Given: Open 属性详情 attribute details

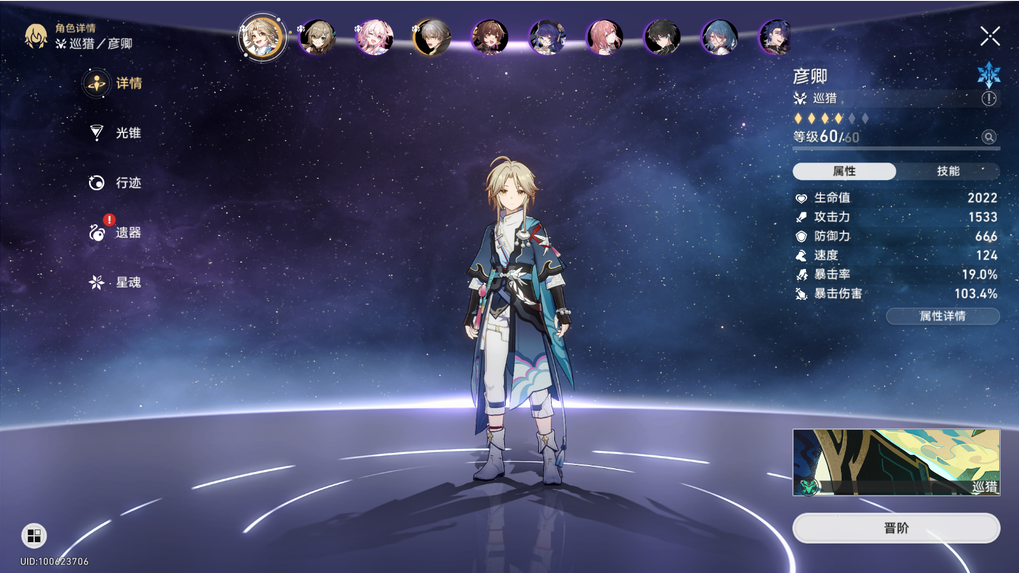Looking at the screenshot, I should click(942, 316).
